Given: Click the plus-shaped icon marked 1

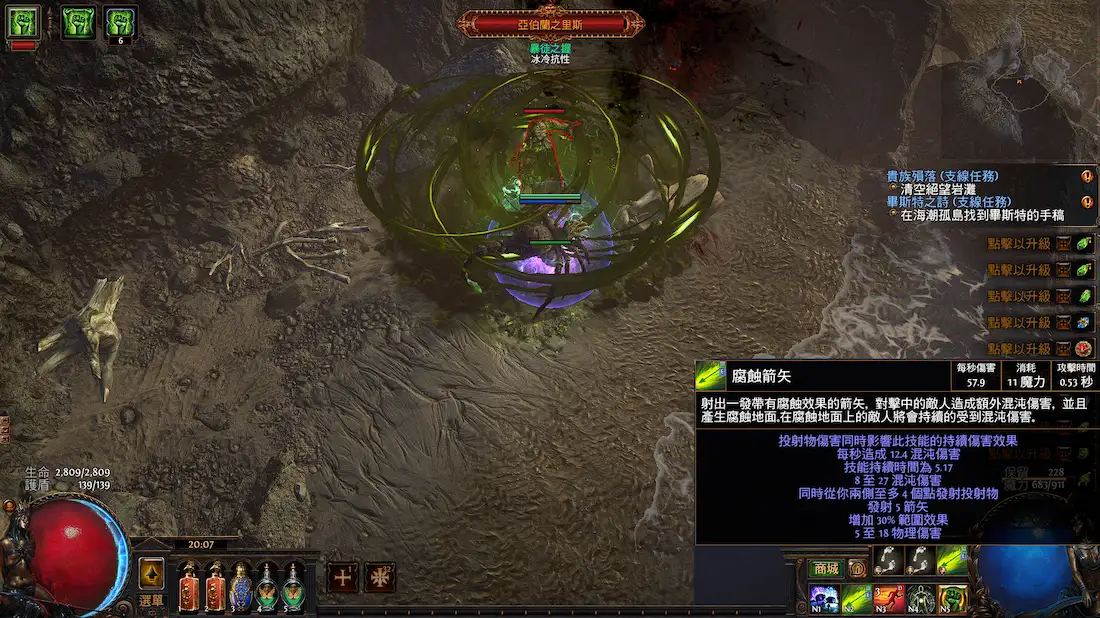Looking at the screenshot, I should click(343, 577).
